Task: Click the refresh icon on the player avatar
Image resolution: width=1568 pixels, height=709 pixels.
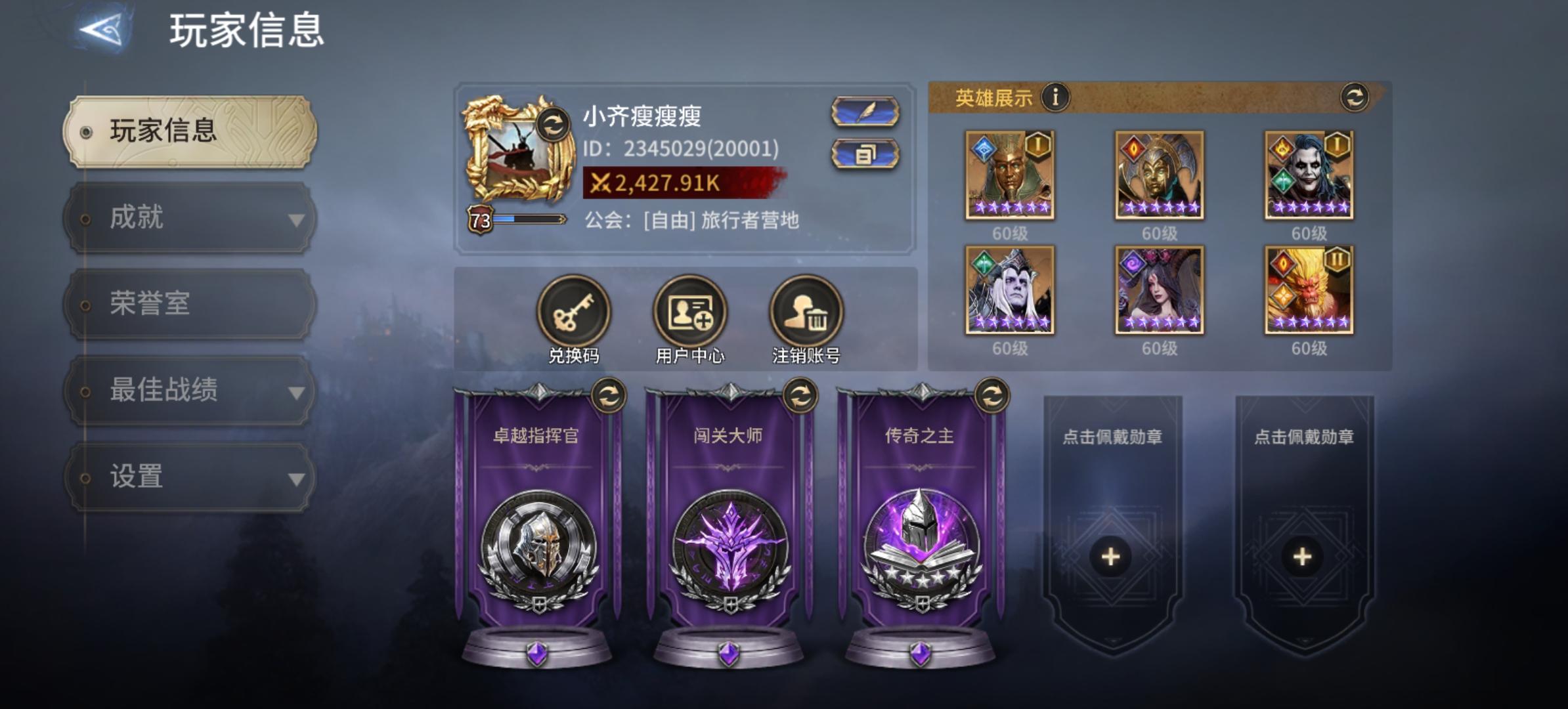Action: coord(554,126)
